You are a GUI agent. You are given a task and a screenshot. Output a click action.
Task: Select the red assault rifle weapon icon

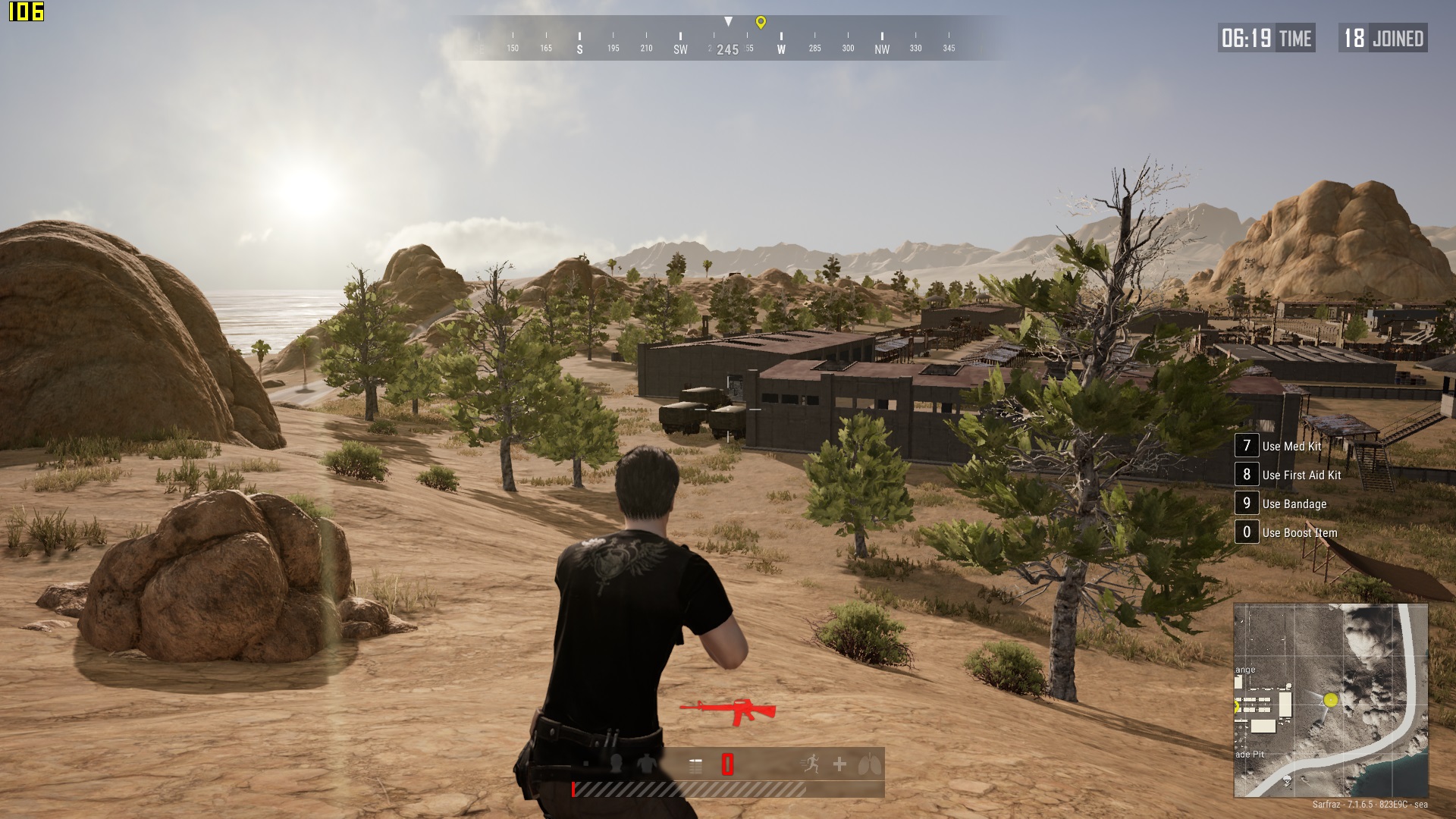click(729, 711)
